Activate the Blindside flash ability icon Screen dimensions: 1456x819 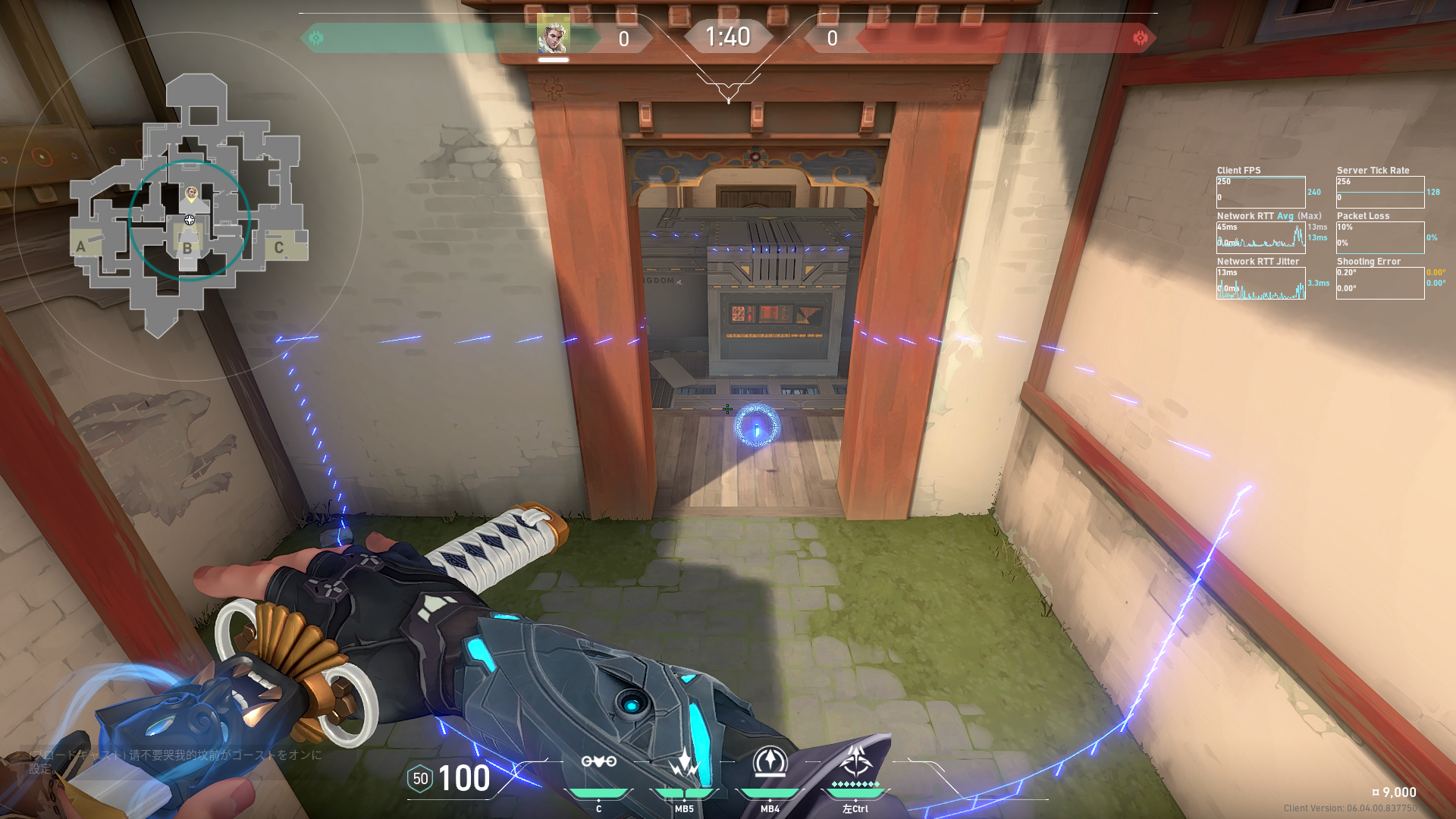(684, 762)
